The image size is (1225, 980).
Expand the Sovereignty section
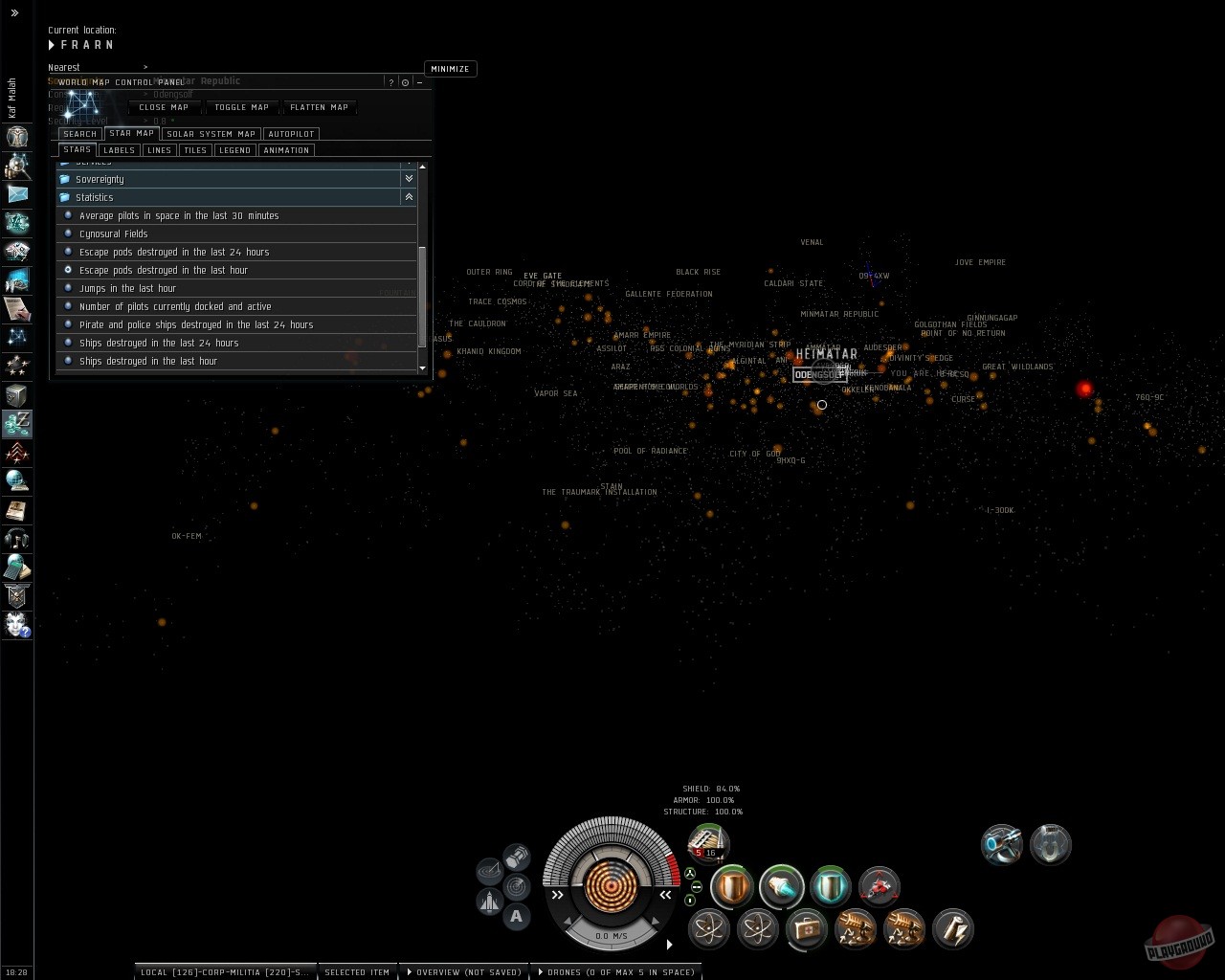(409, 179)
